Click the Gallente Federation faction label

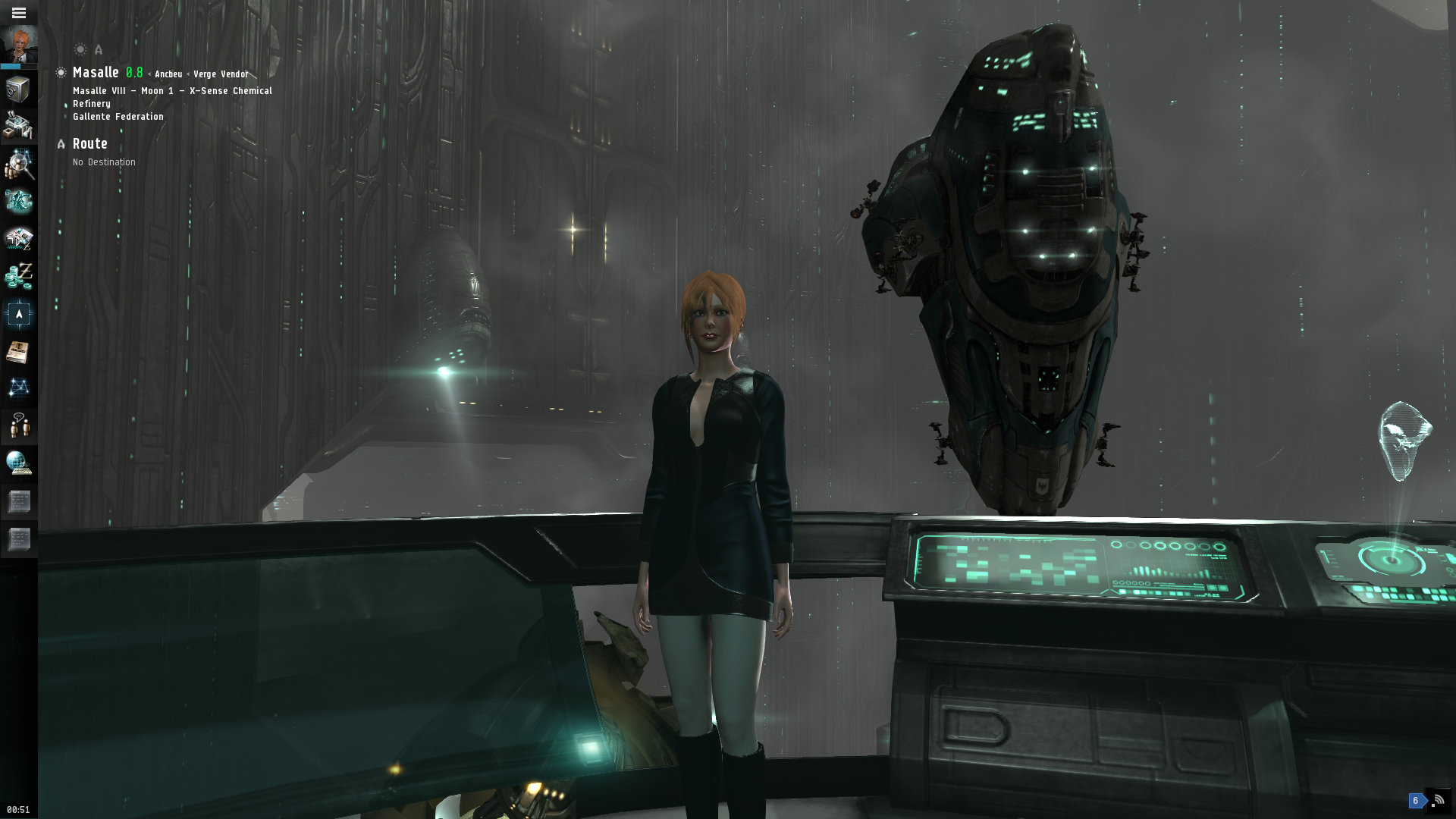click(x=118, y=117)
